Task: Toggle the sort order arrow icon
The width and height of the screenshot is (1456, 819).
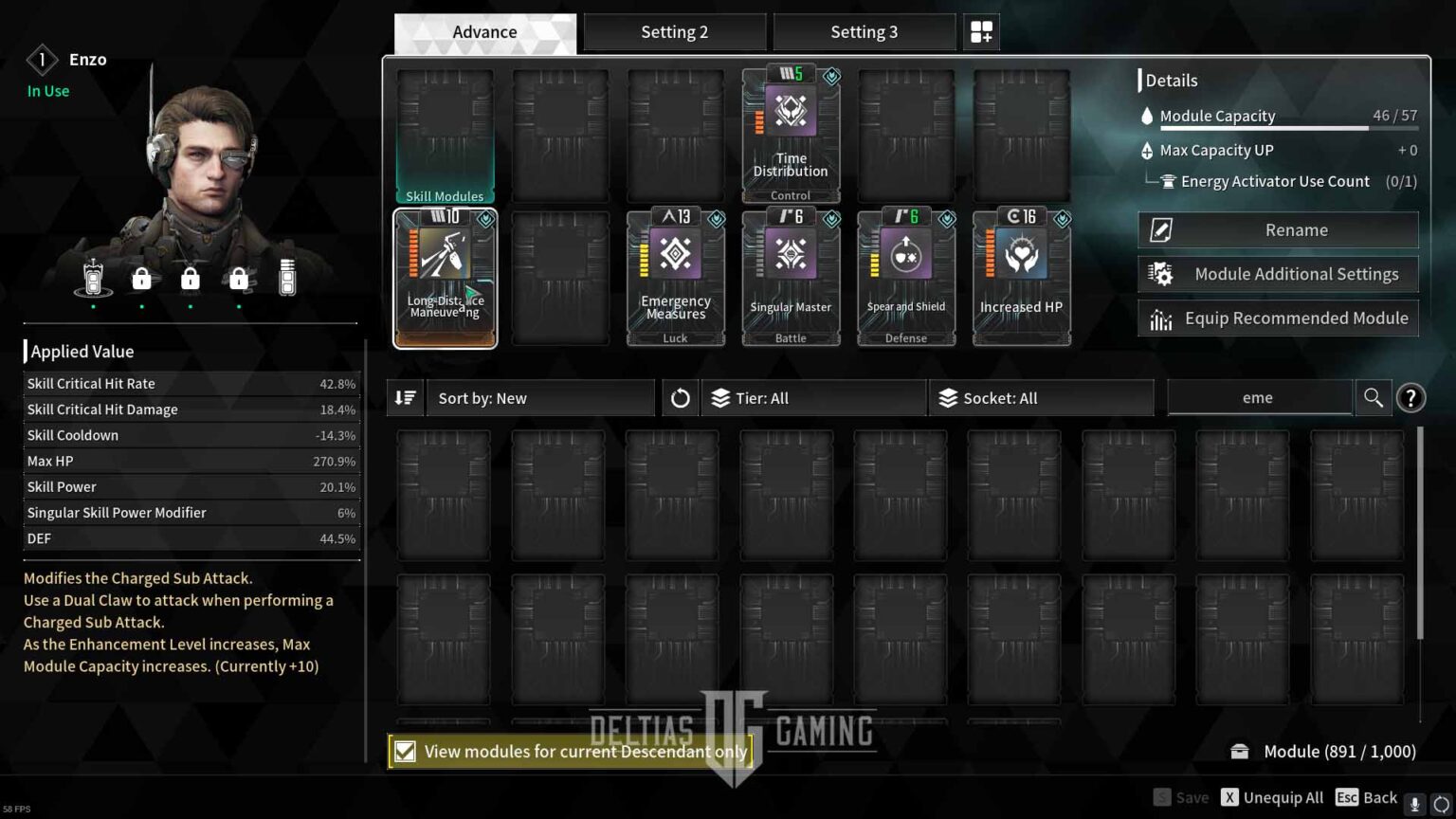Action: click(x=404, y=397)
